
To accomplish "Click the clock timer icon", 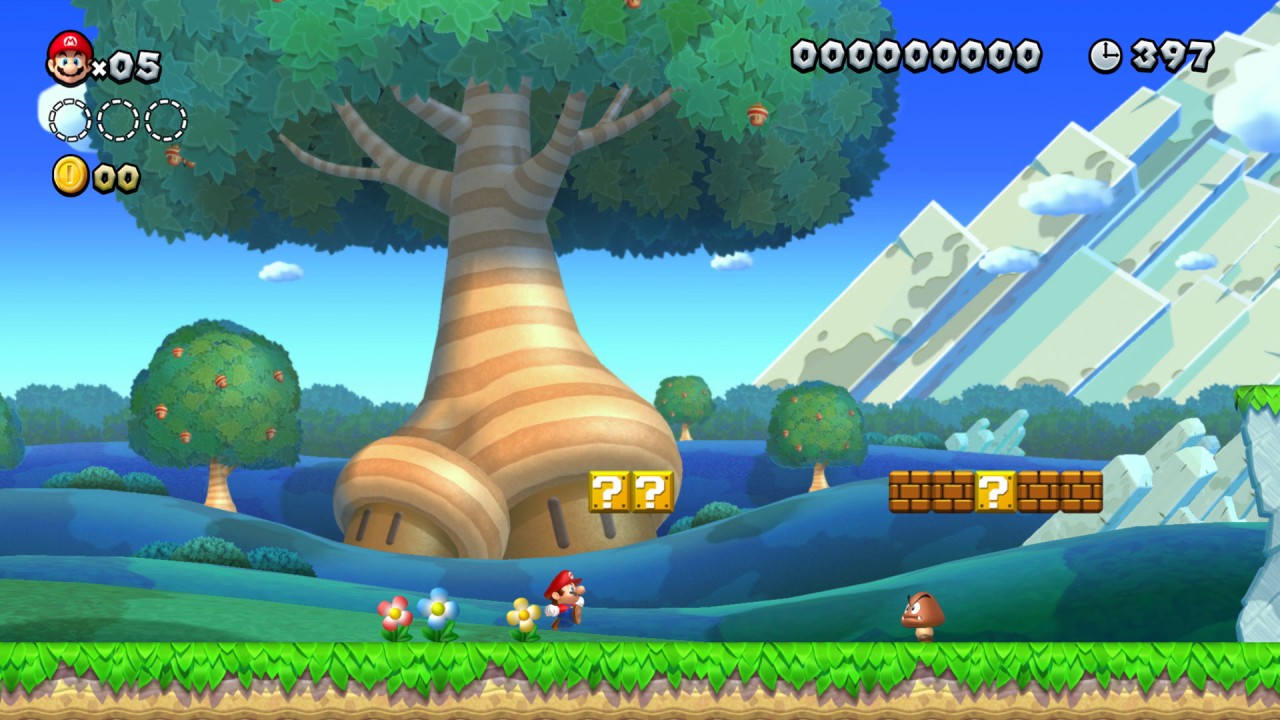I will coord(1105,56).
